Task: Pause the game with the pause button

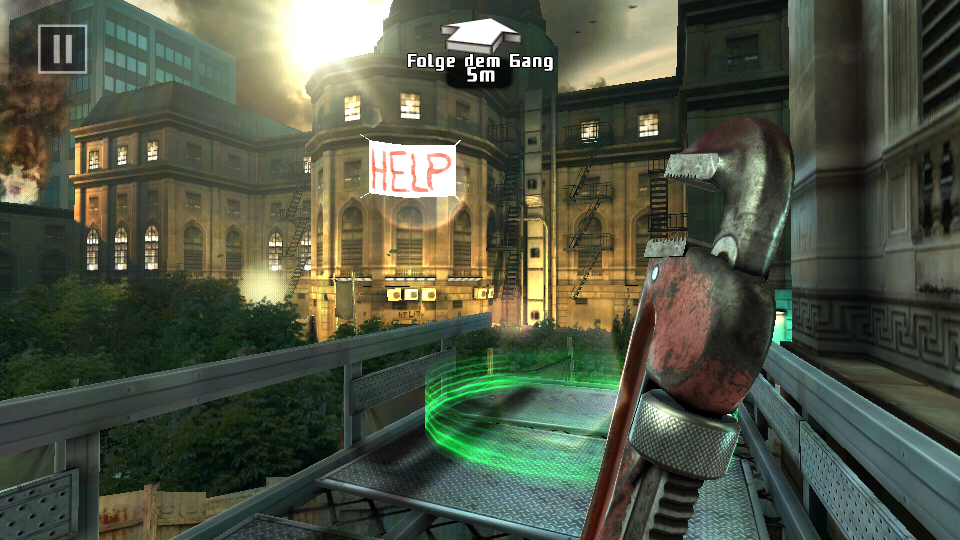Action: [62, 48]
